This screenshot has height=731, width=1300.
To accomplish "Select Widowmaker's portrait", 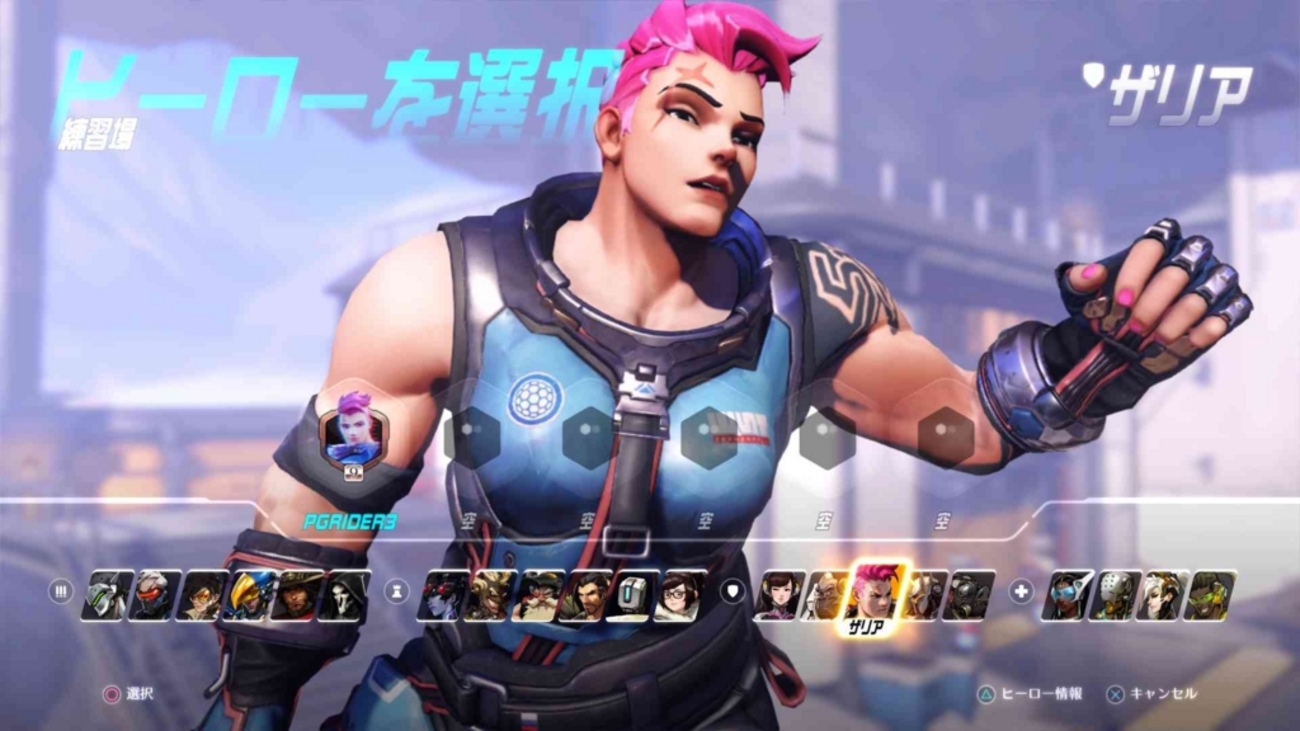I will pyautogui.click(x=443, y=595).
